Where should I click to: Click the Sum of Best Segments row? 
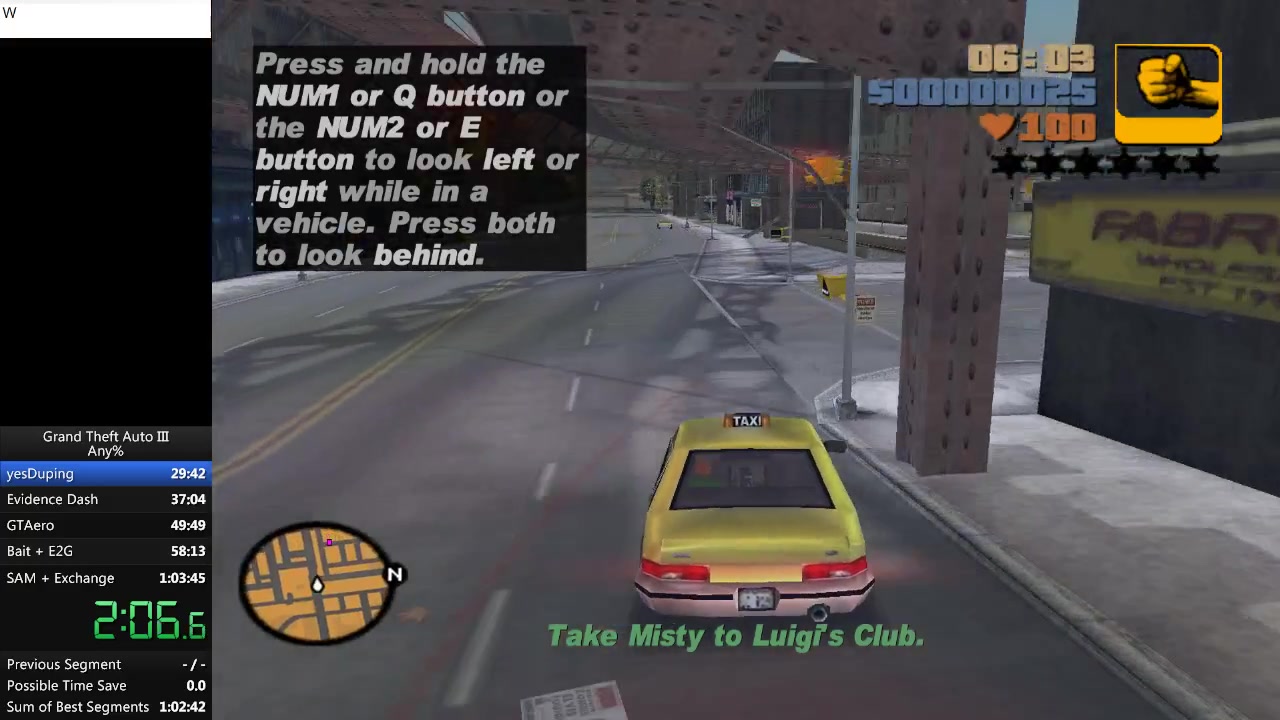click(x=105, y=706)
